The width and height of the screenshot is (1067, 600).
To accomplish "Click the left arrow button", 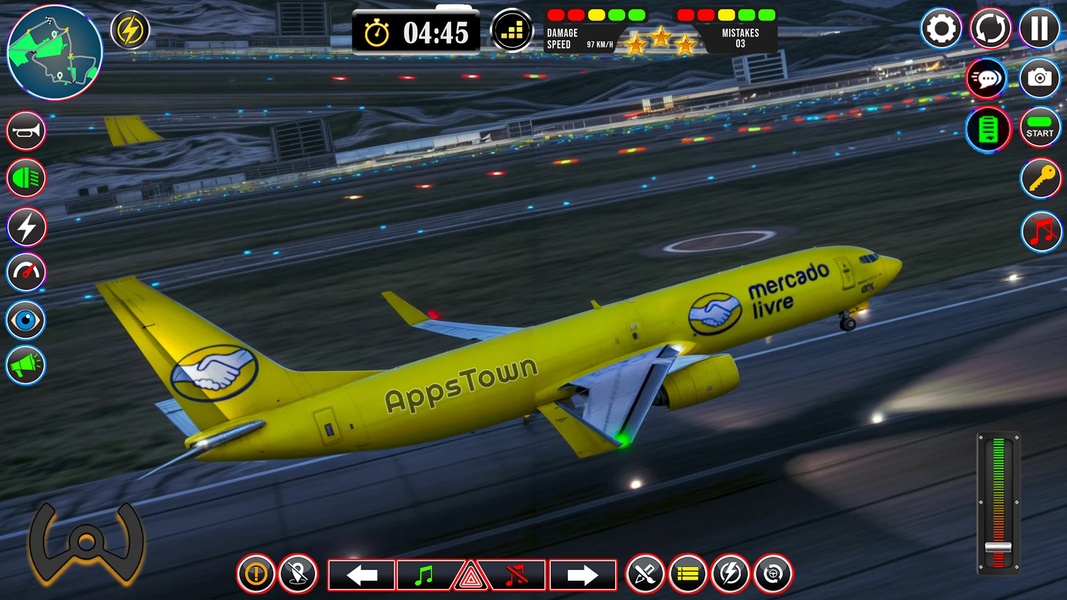I will (361, 575).
